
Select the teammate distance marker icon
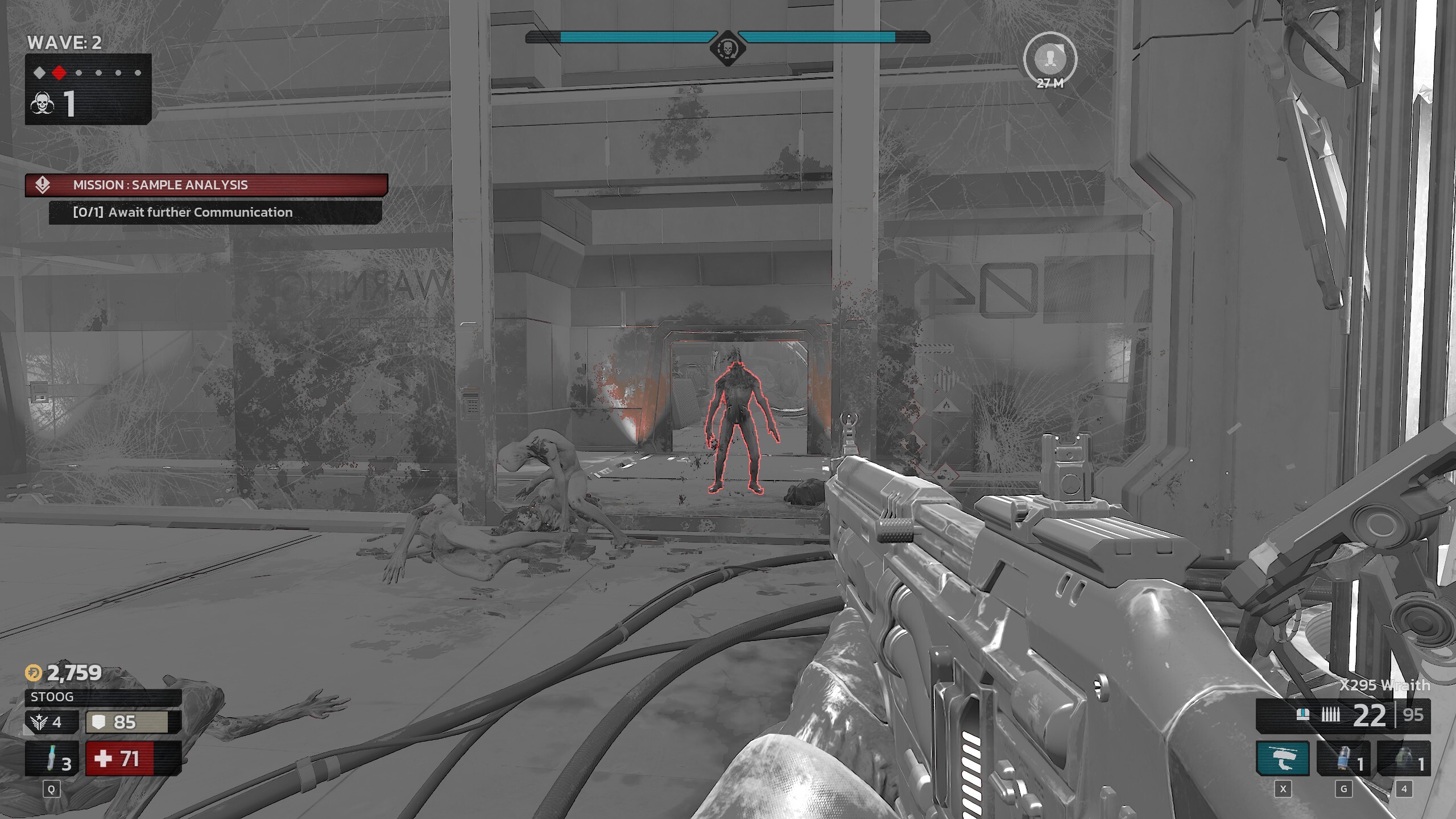tap(1050, 58)
